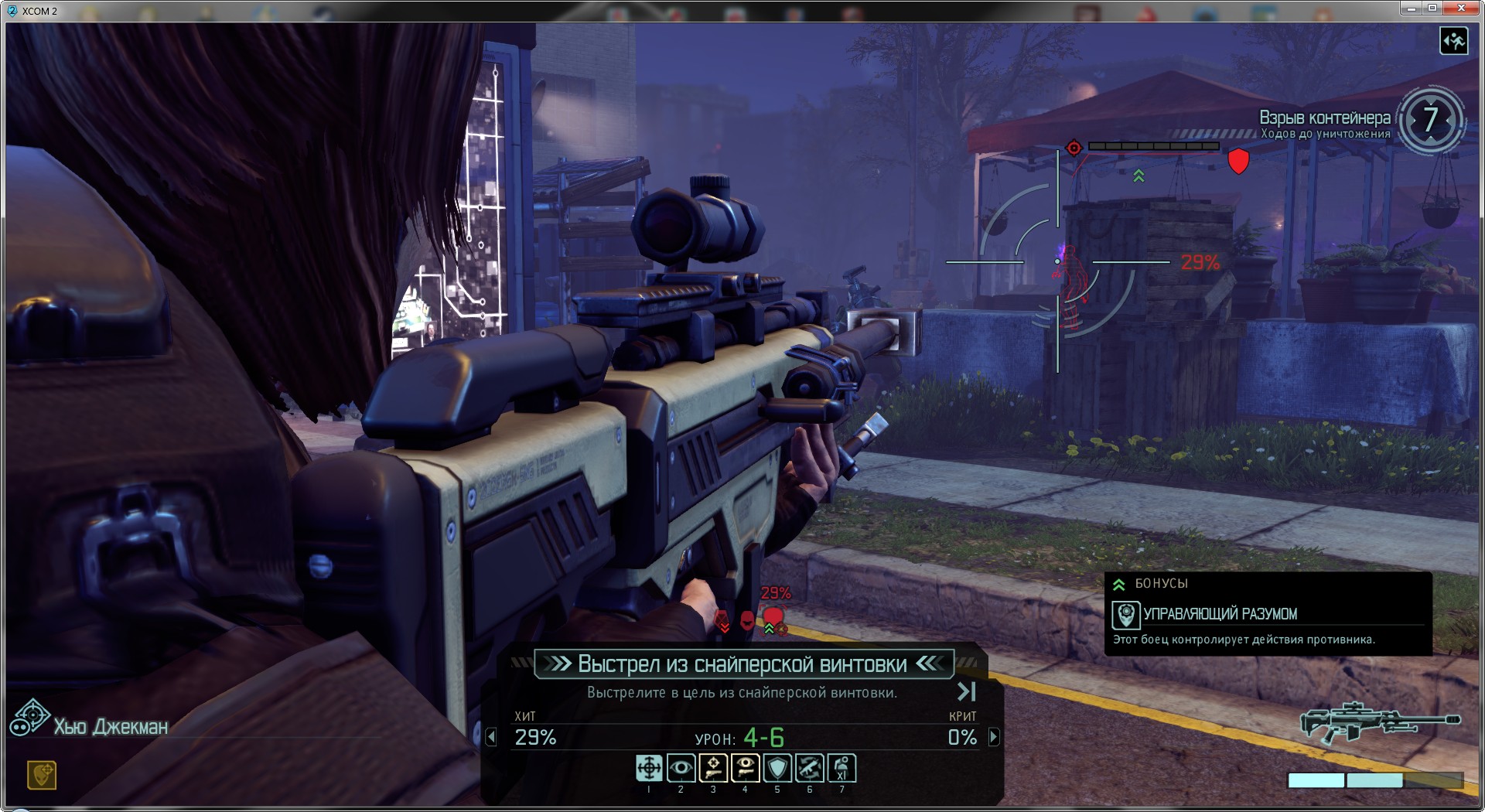Expand the right arrow beside crit chance

click(994, 737)
